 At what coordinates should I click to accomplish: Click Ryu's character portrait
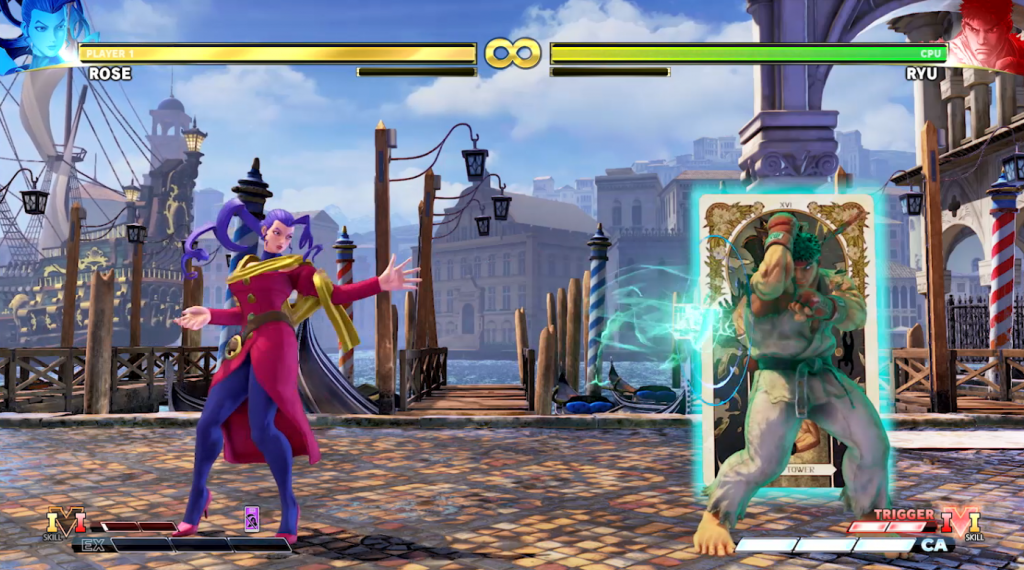click(985, 36)
